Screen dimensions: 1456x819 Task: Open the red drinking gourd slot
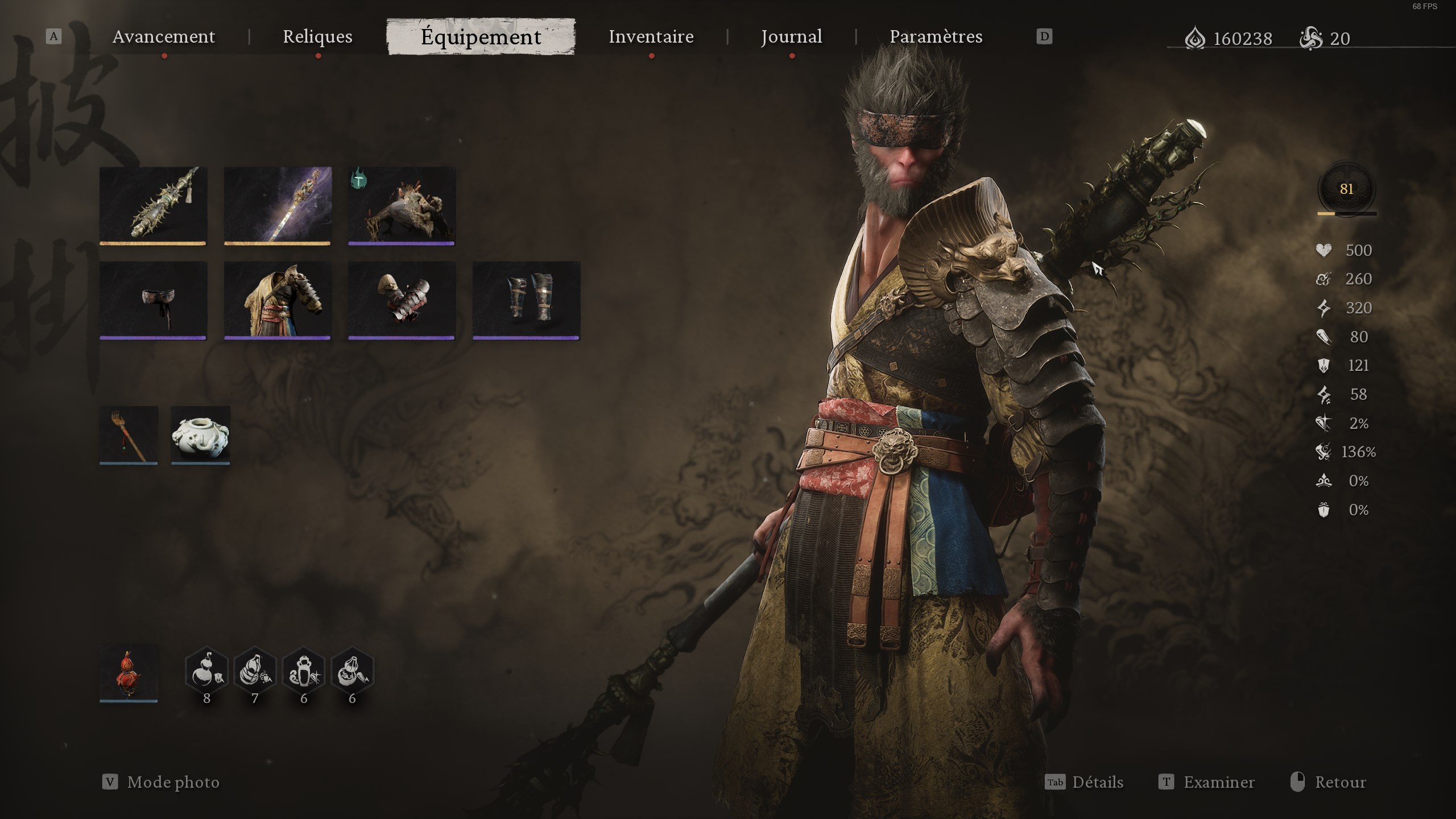pos(128,673)
